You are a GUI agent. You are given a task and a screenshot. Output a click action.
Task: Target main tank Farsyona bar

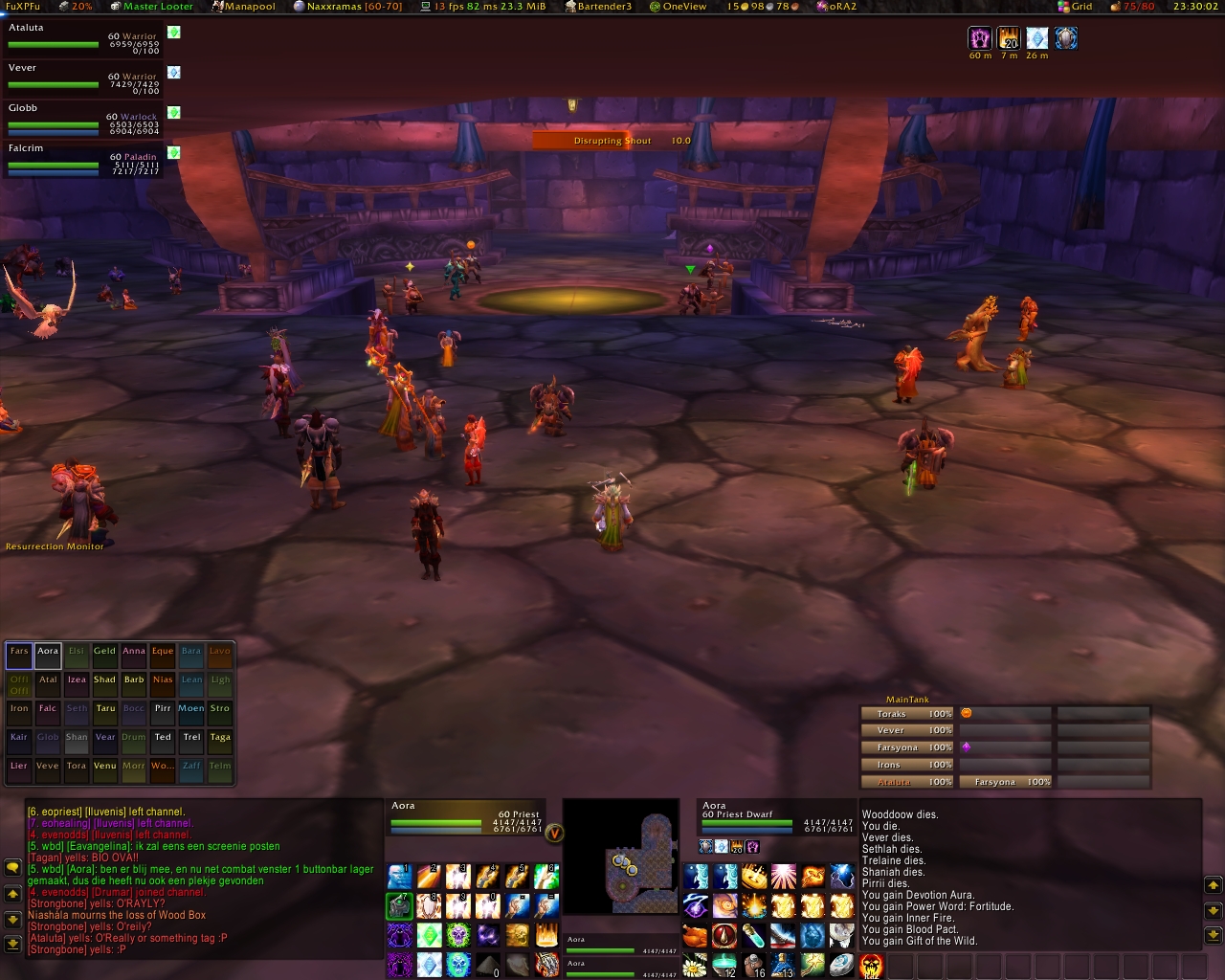[x=907, y=747]
